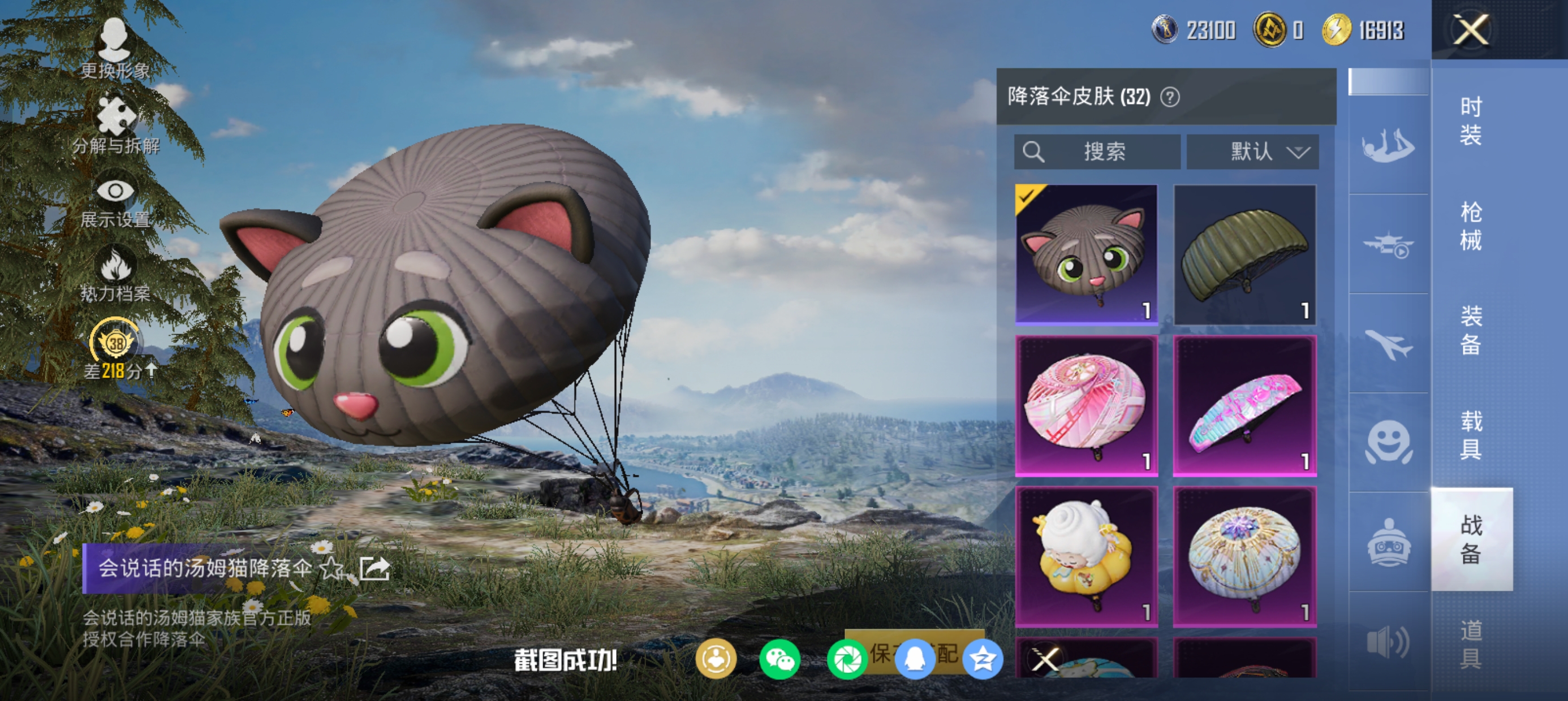Open 分解与拆解 dismantle menu

pos(115,124)
